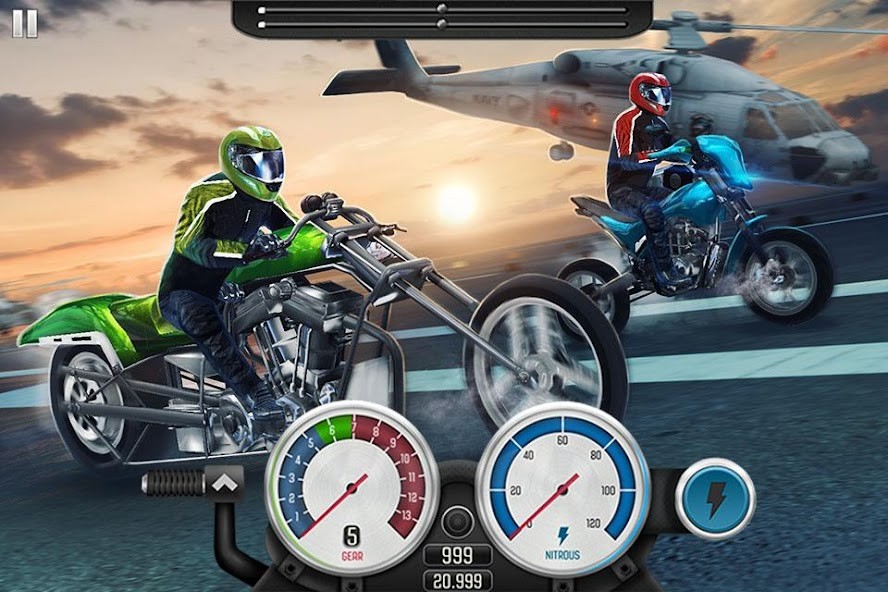Pause the race
The image size is (888, 592).
coord(25,23)
